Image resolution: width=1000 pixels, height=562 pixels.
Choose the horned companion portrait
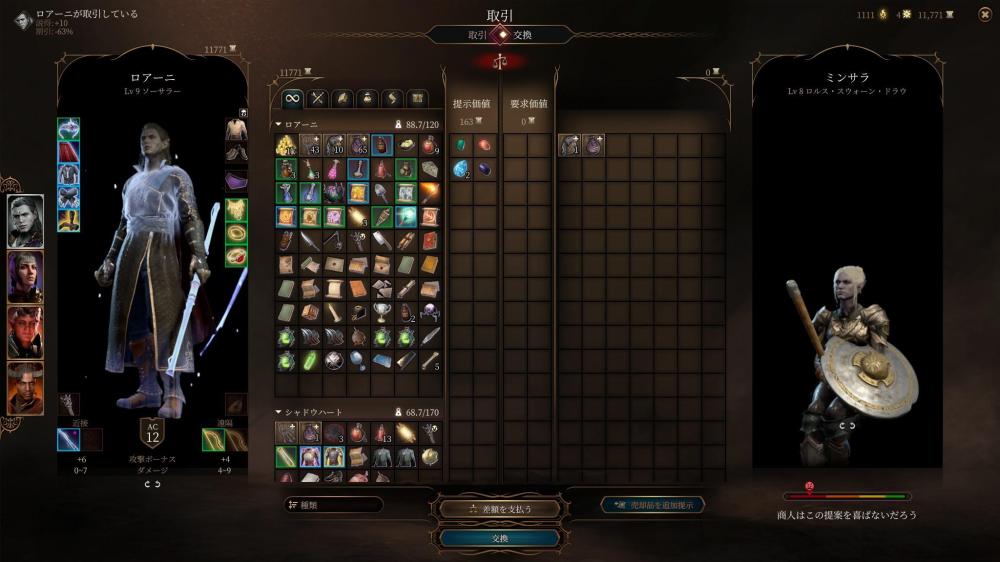click(x=26, y=387)
